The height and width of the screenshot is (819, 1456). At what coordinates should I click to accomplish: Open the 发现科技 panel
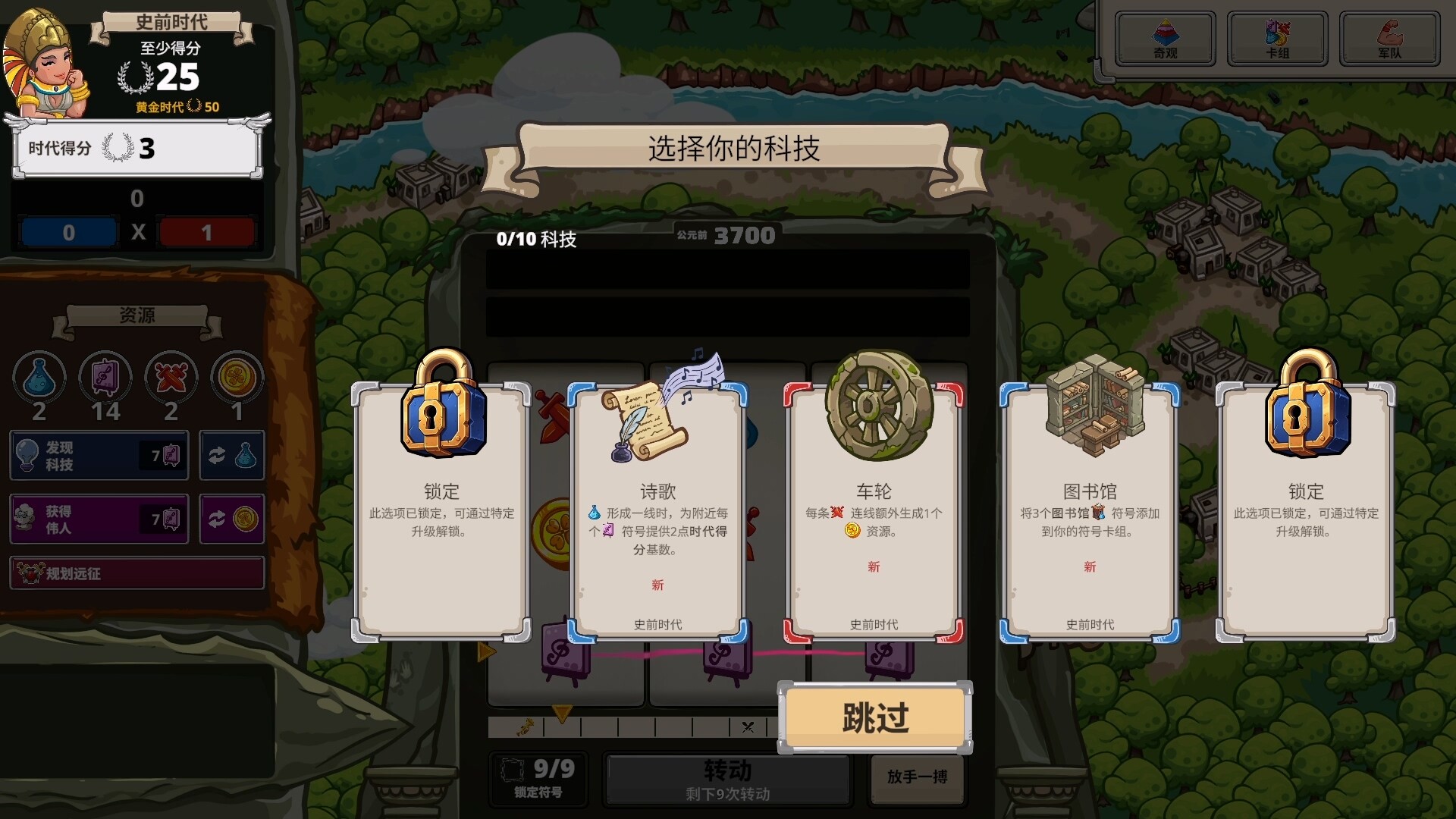[99, 456]
